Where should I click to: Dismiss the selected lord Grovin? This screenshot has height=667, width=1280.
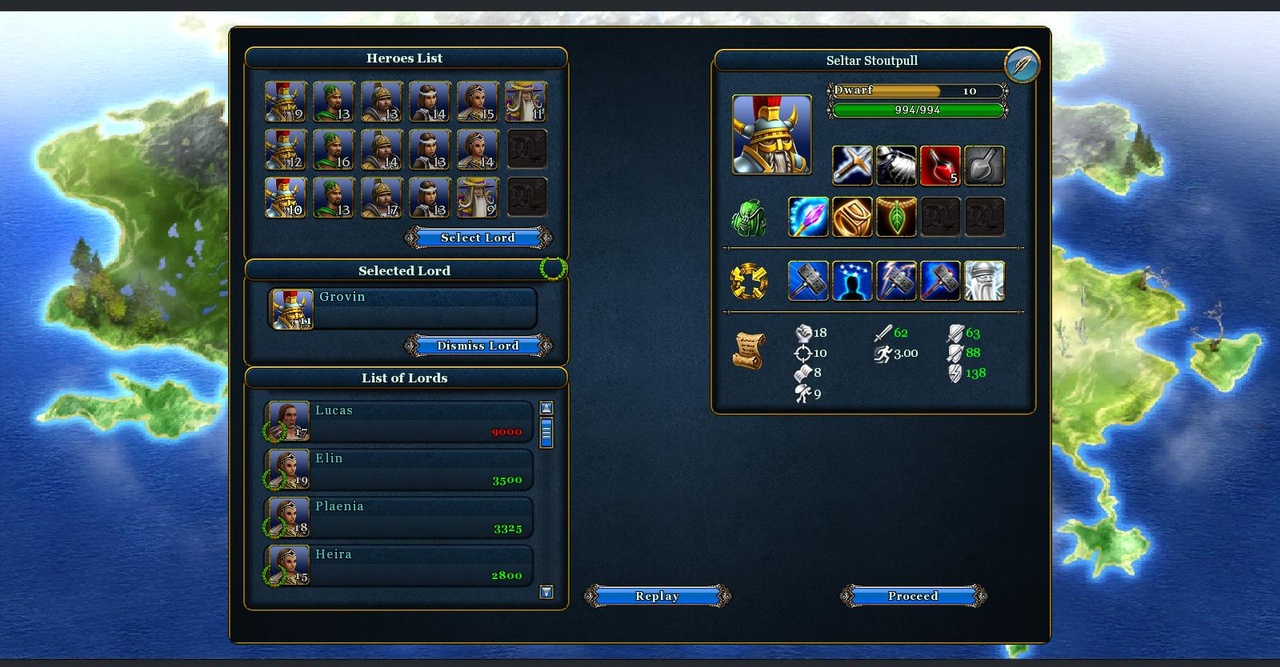click(478, 346)
